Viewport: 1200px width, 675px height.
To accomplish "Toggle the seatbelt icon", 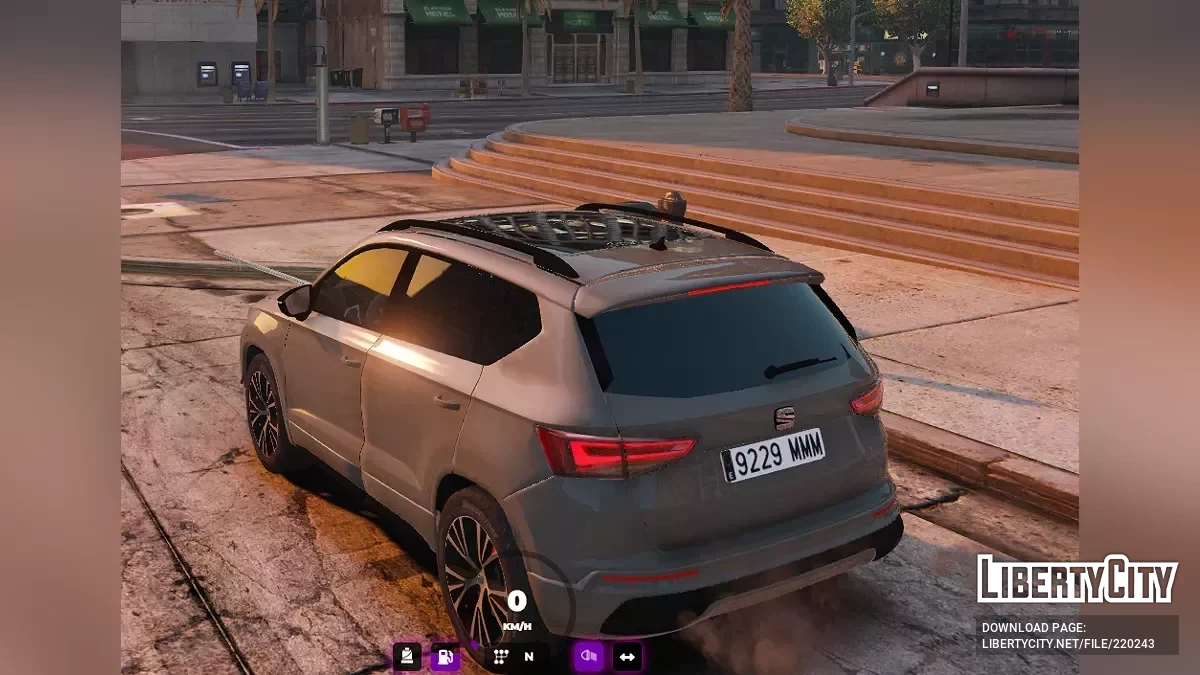I will pyautogui.click(x=407, y=657).
